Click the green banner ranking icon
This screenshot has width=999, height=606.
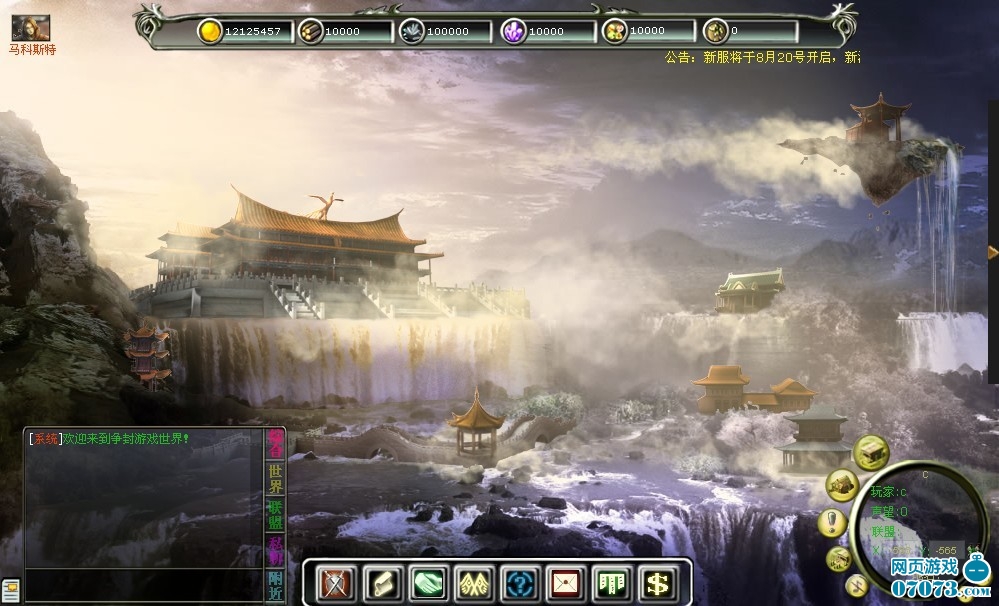tap(611, 583)
